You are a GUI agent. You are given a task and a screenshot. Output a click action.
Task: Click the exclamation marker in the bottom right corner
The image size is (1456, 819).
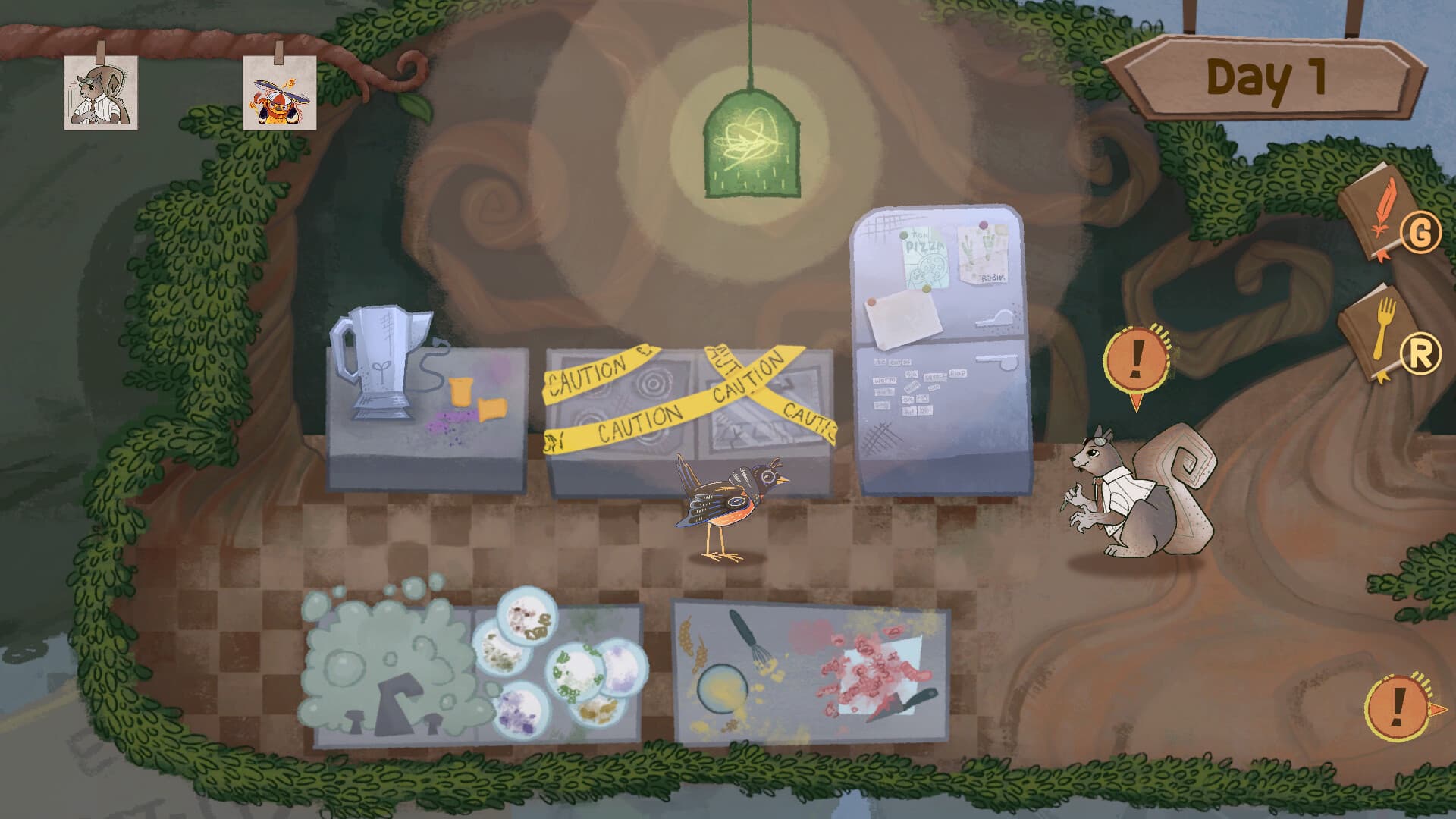click(x=1399, y=708)
